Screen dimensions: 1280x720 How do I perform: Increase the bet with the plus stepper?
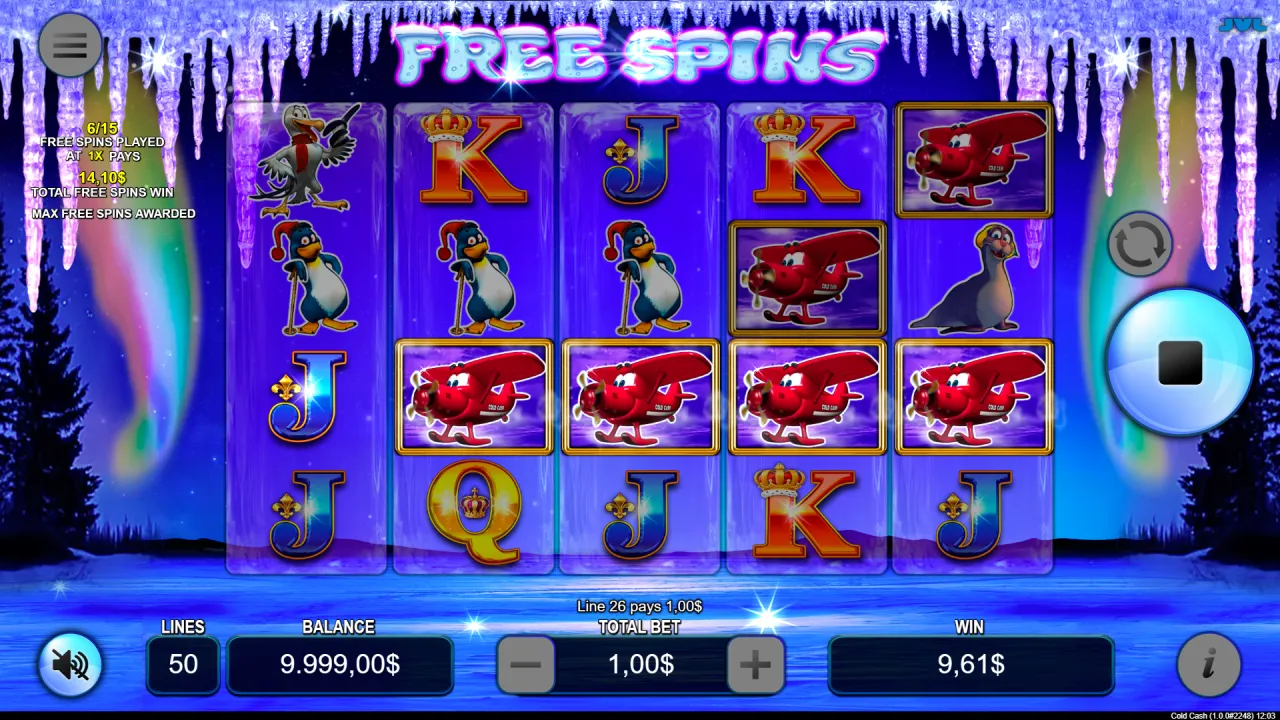point(755,664)
